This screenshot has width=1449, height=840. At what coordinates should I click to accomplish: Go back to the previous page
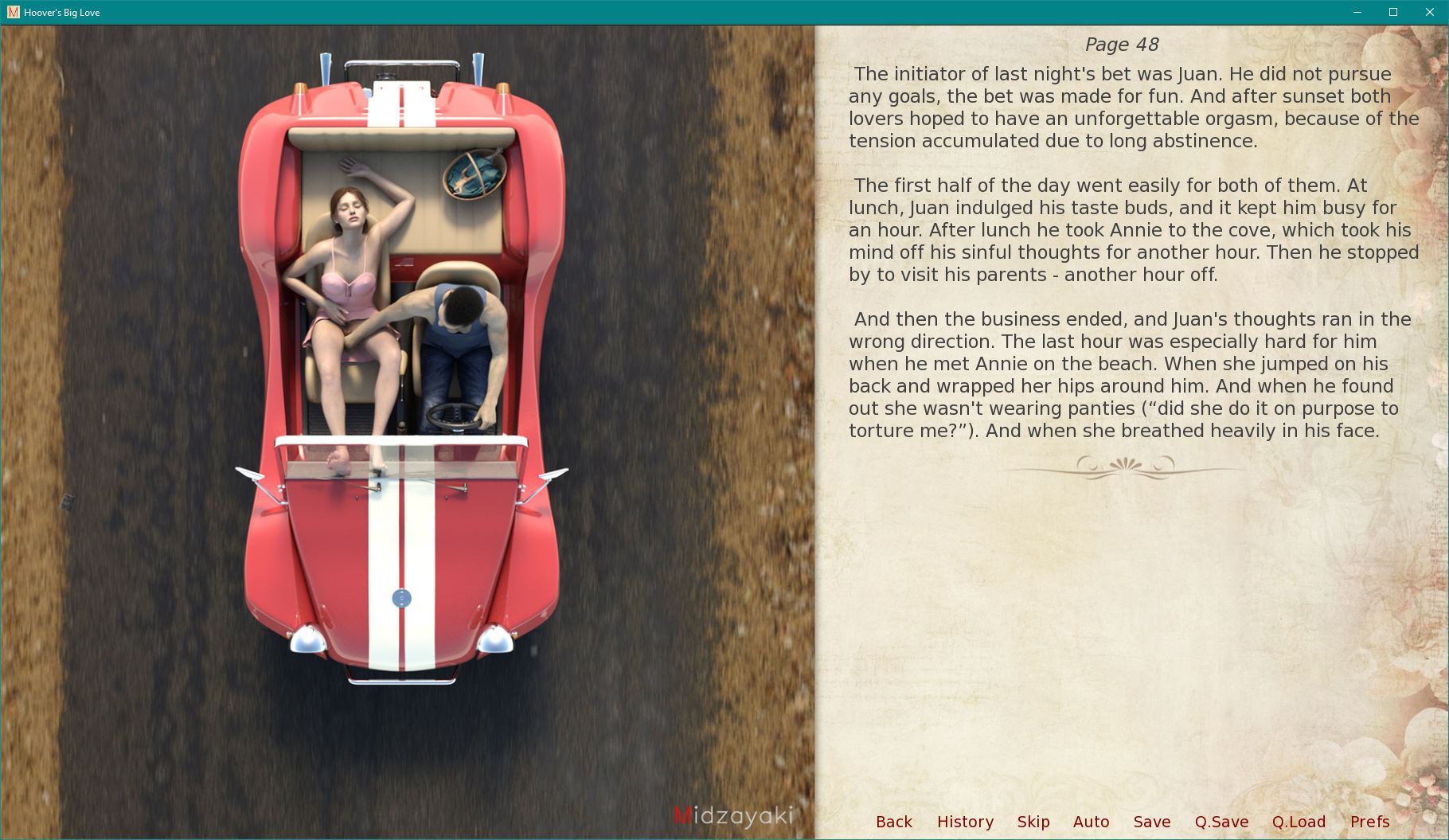pyautogui.click(x=893, y=822)
